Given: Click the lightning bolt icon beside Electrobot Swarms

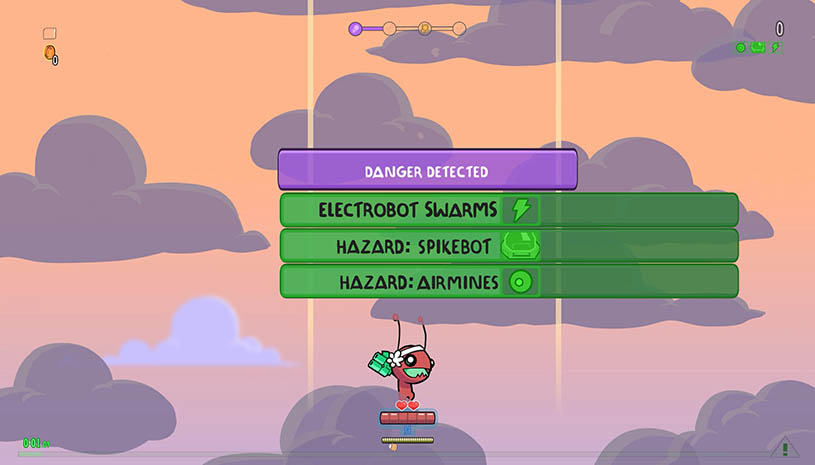Looking at the screenshot, I should (x=520, y=210).
